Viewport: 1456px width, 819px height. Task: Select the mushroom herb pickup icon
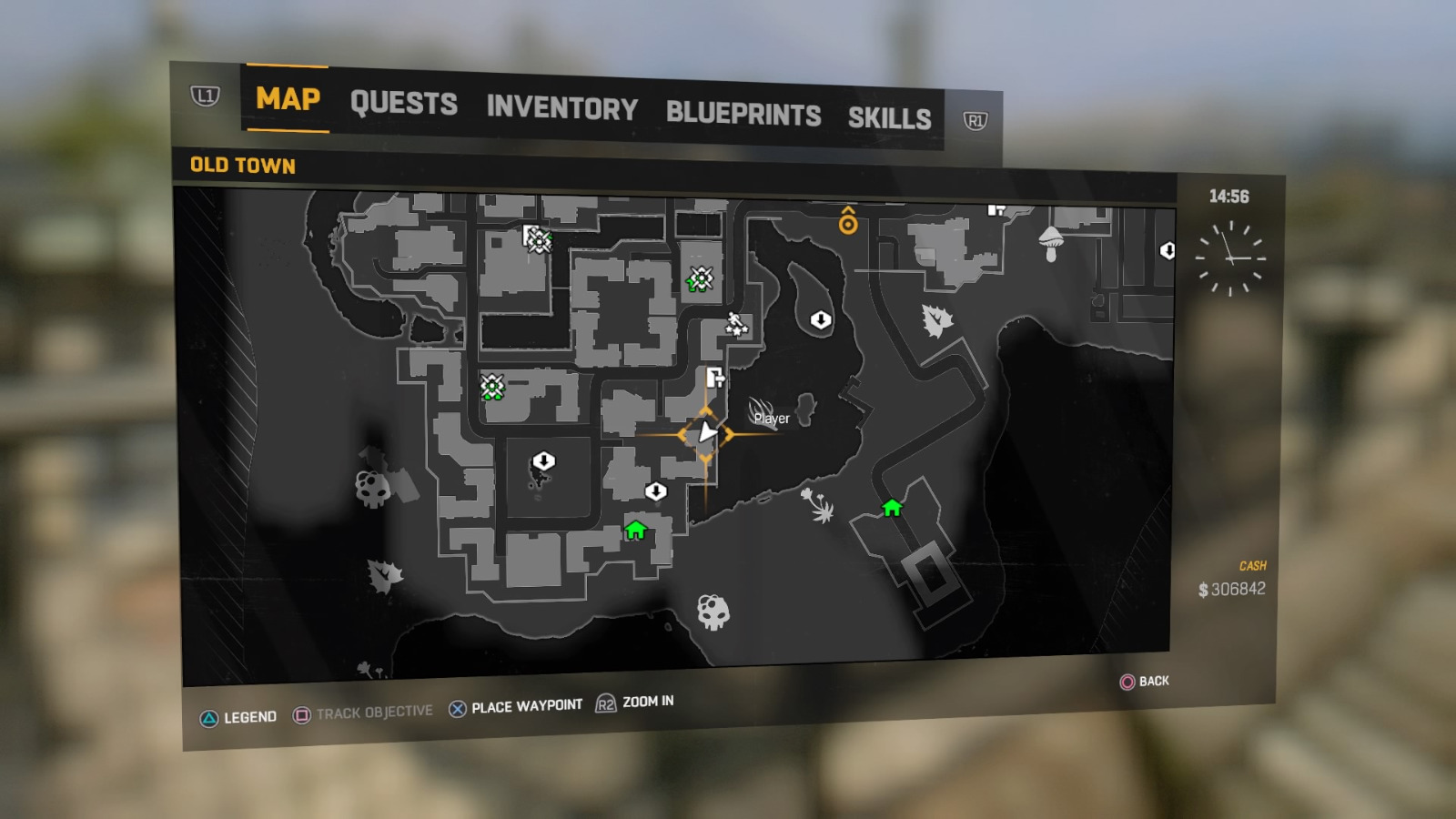[x=1049, y=244]
